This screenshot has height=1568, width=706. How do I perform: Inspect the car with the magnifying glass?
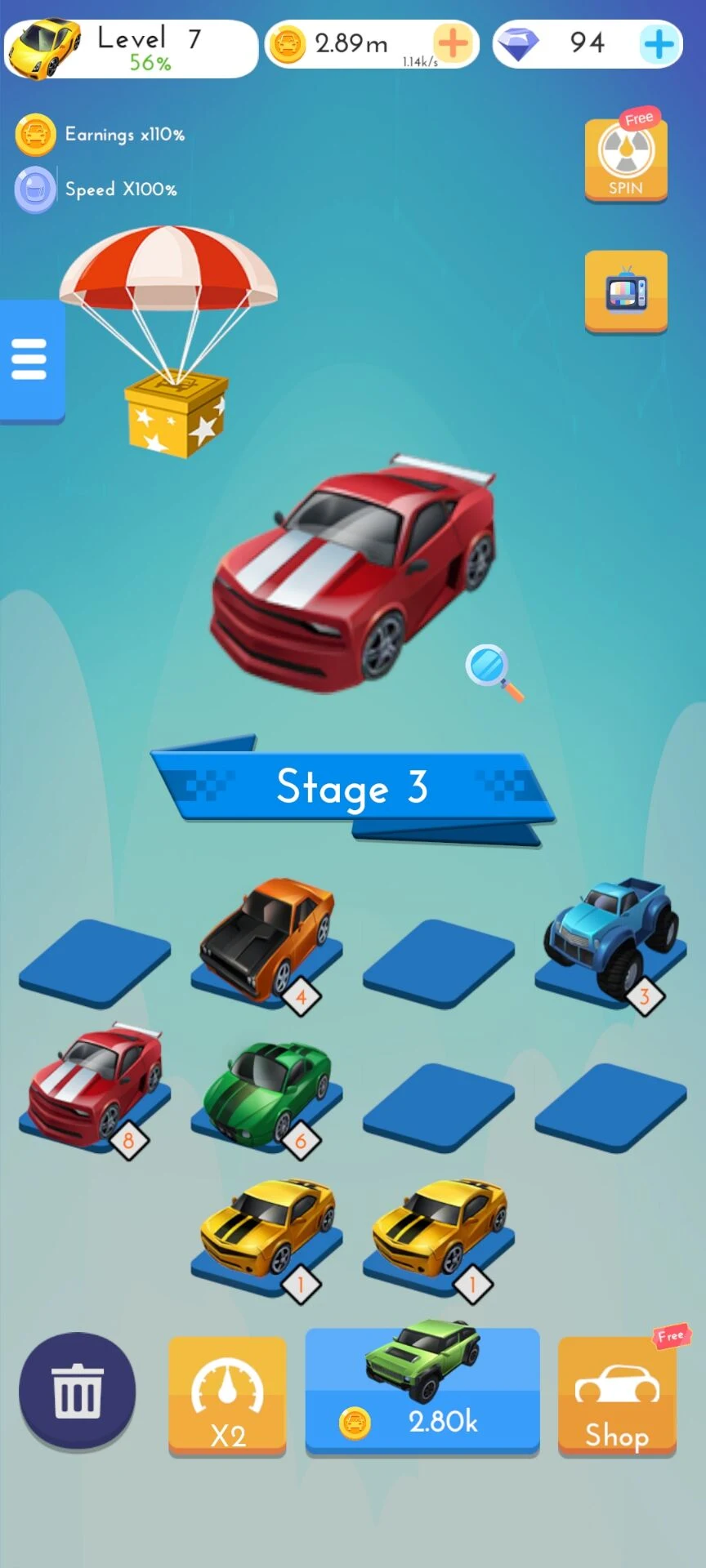coord(494,671)
